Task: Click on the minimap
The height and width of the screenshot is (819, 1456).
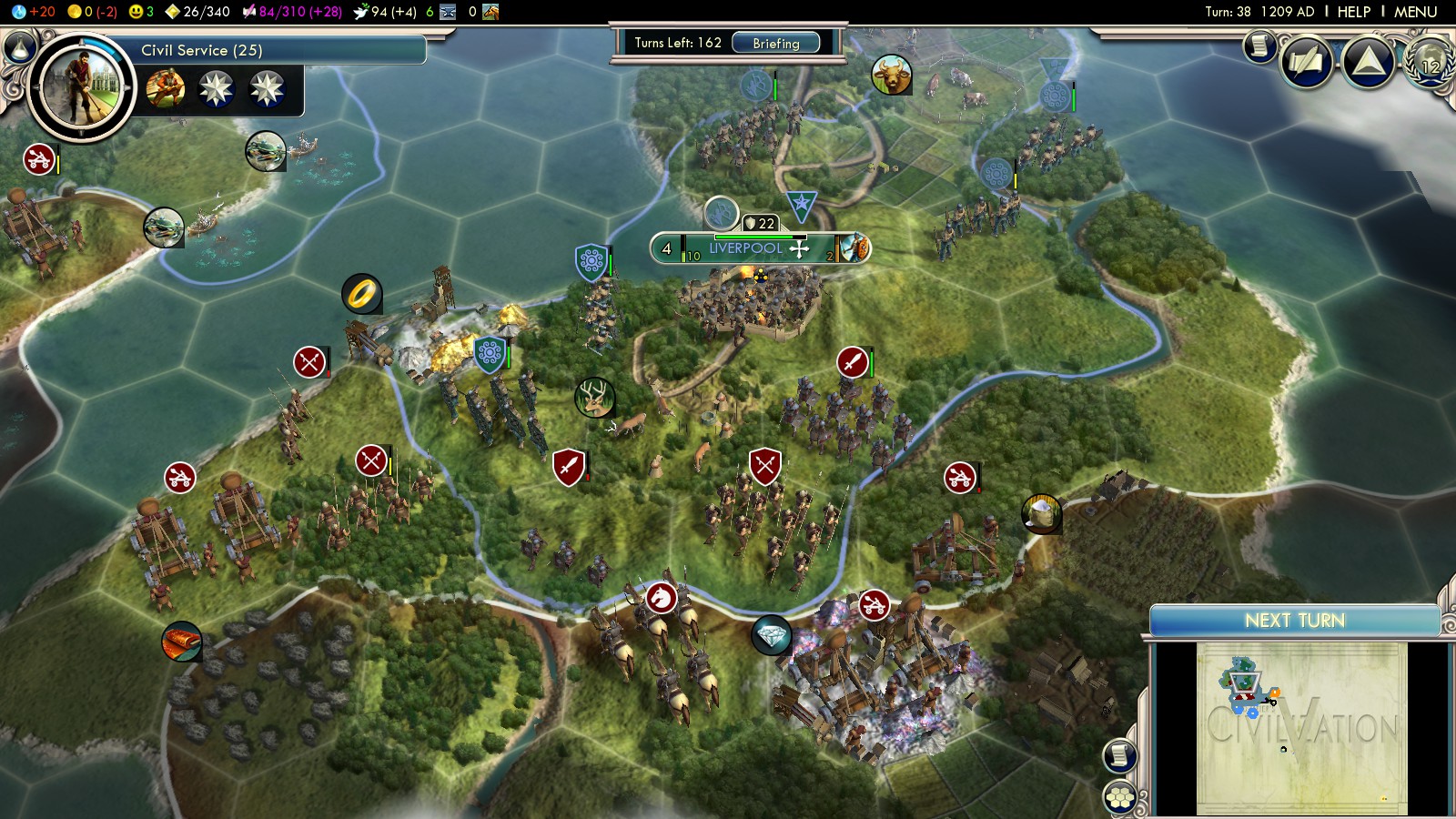Action: [x=1300, y=728]
